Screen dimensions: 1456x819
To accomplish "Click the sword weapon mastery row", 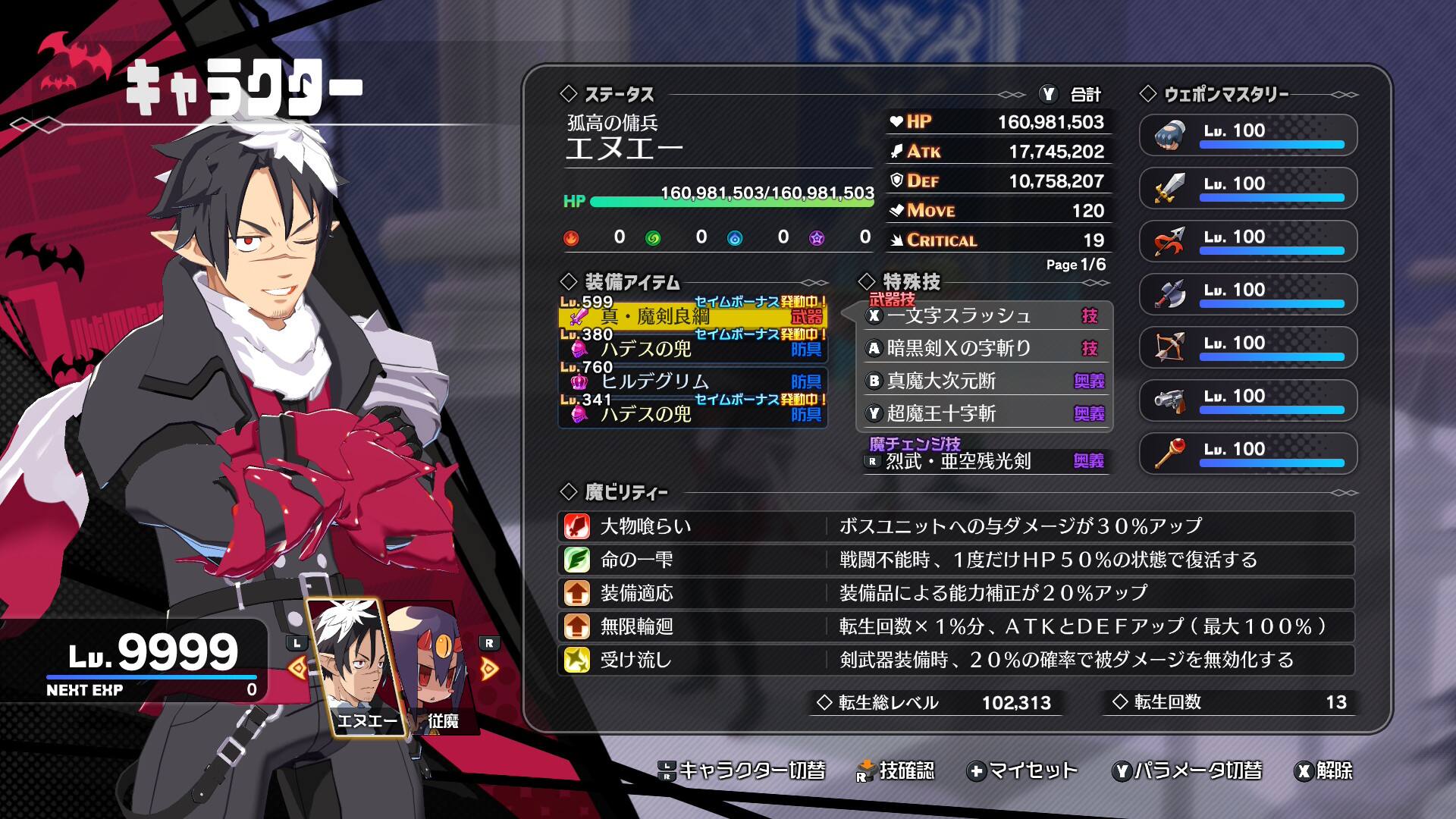I will [1247, 188].
